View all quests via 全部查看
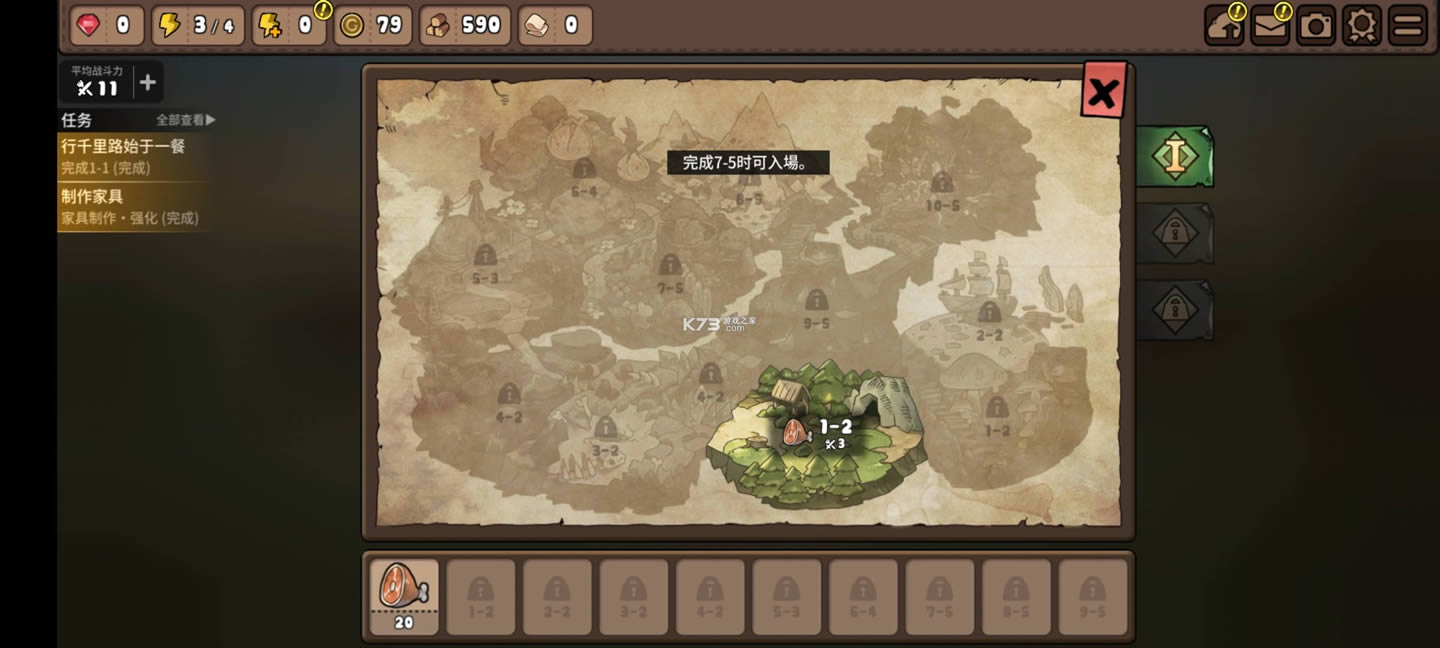 (185, 120)
